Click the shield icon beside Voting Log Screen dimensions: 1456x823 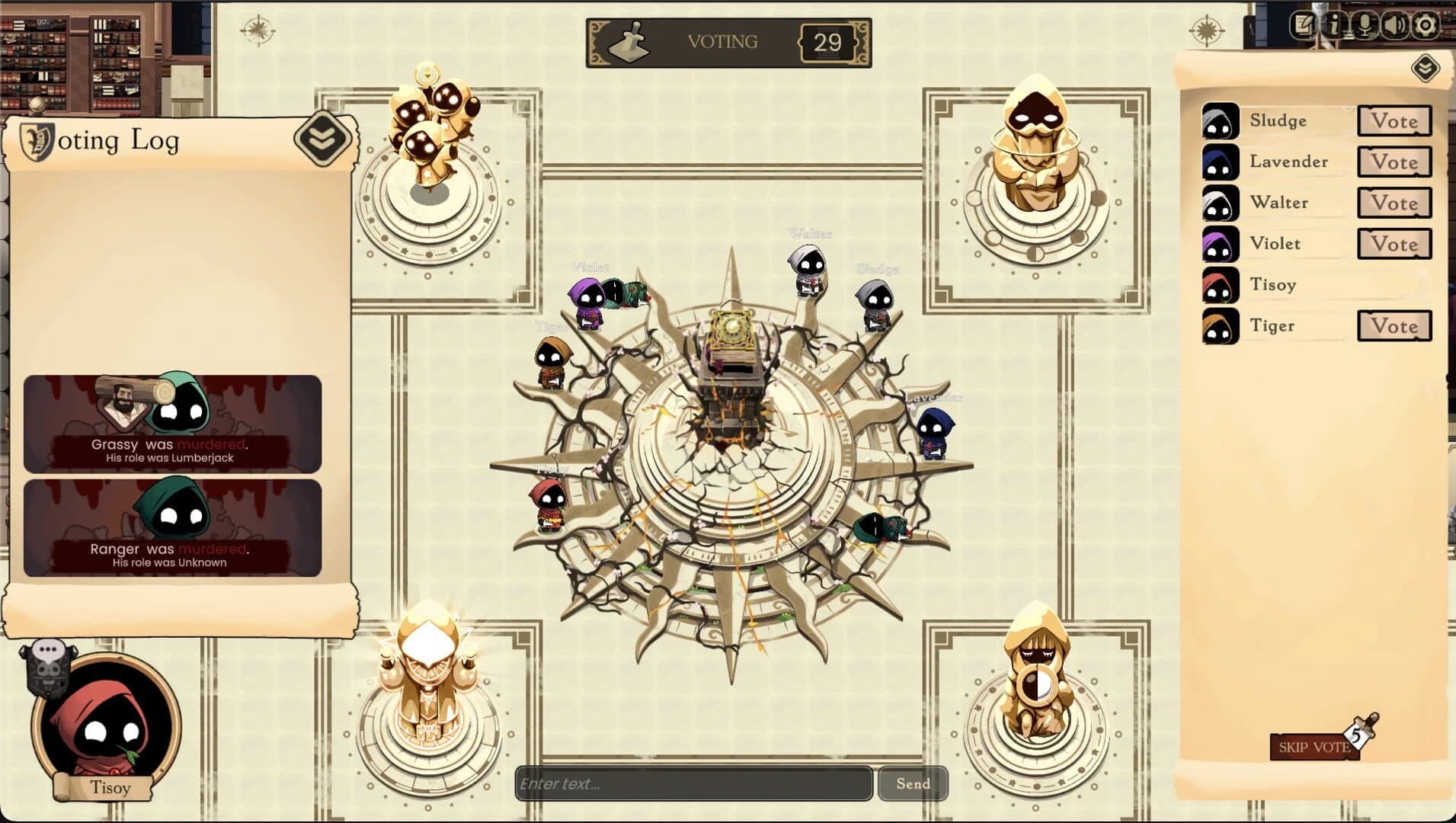pyautogui.click(x=37, y=140)
